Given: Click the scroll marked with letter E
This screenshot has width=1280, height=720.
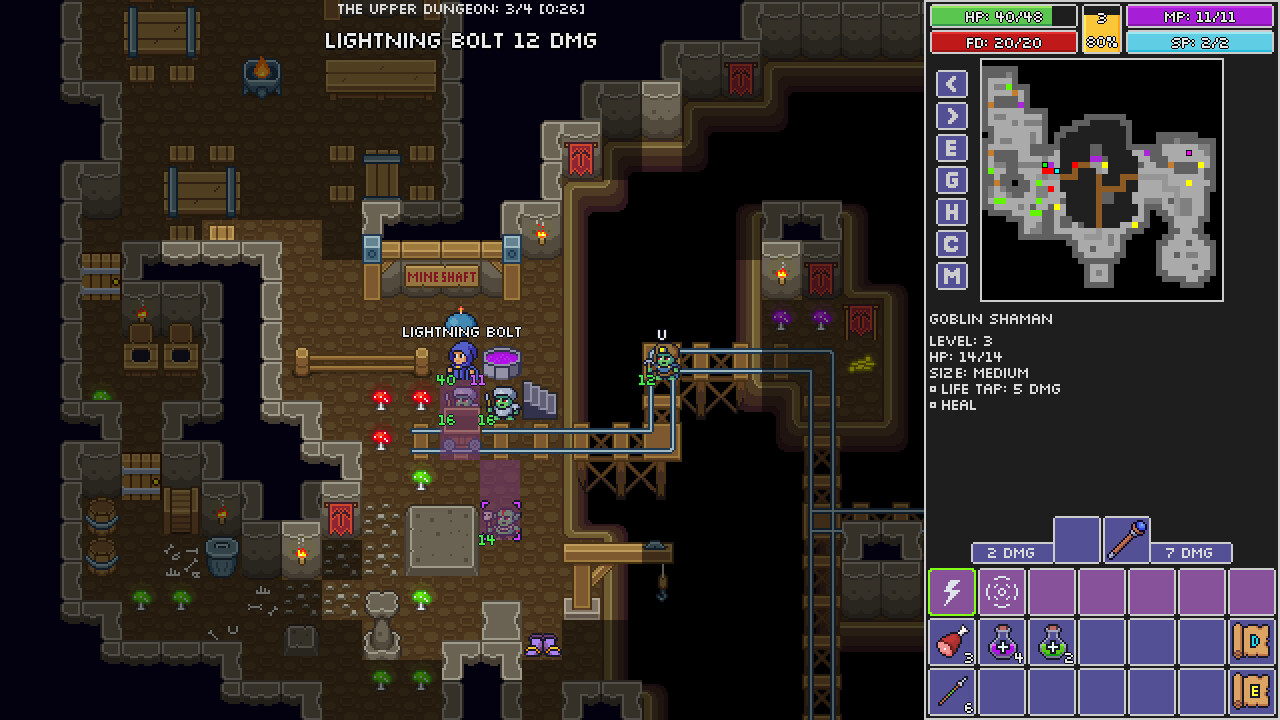Looking at the screenshot, I should pos(1251,692).
